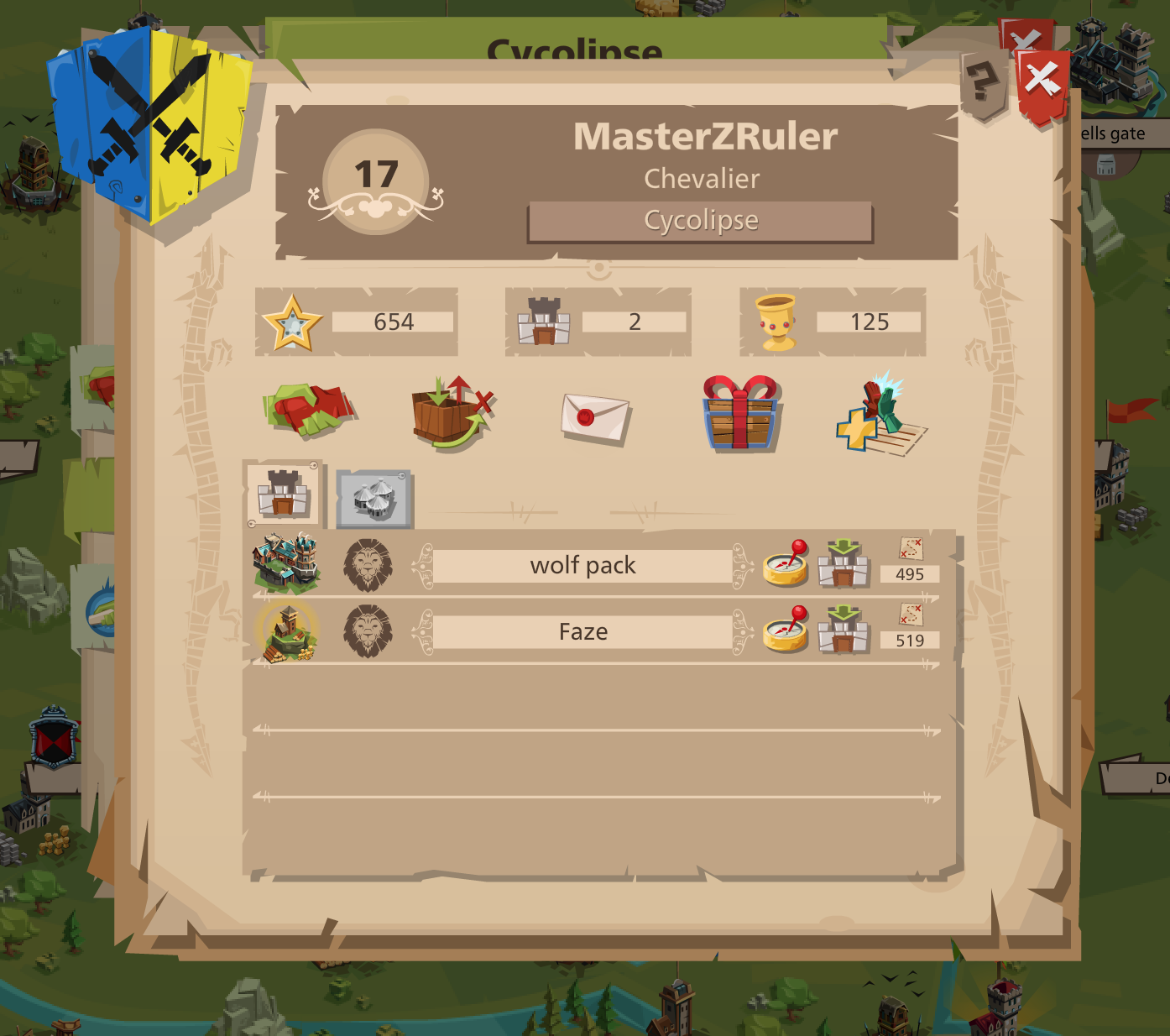Switch to the outposts tab
This screenshot has height=1036, width=1170.
pyautogui.click(x=373, y=500)
